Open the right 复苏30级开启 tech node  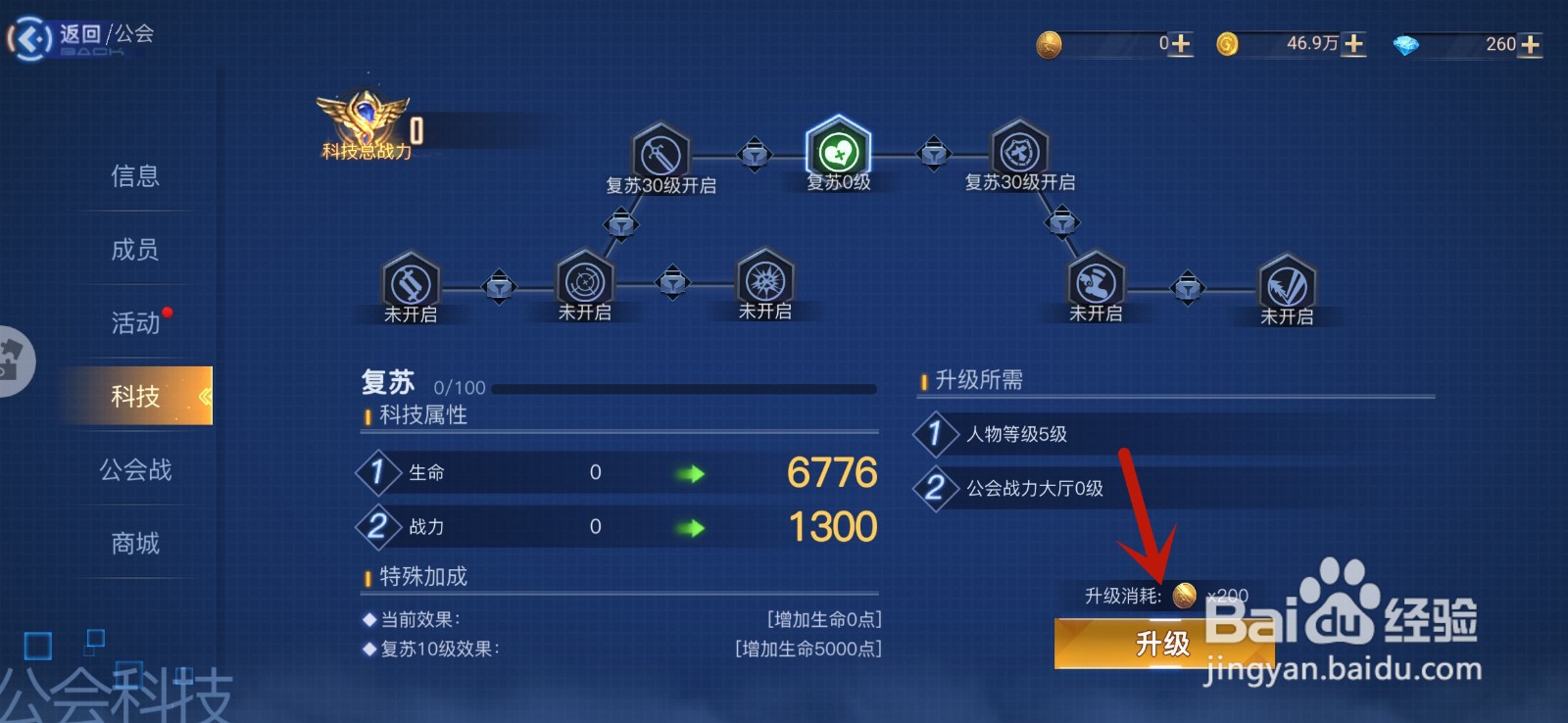[x=1017, y=153]
